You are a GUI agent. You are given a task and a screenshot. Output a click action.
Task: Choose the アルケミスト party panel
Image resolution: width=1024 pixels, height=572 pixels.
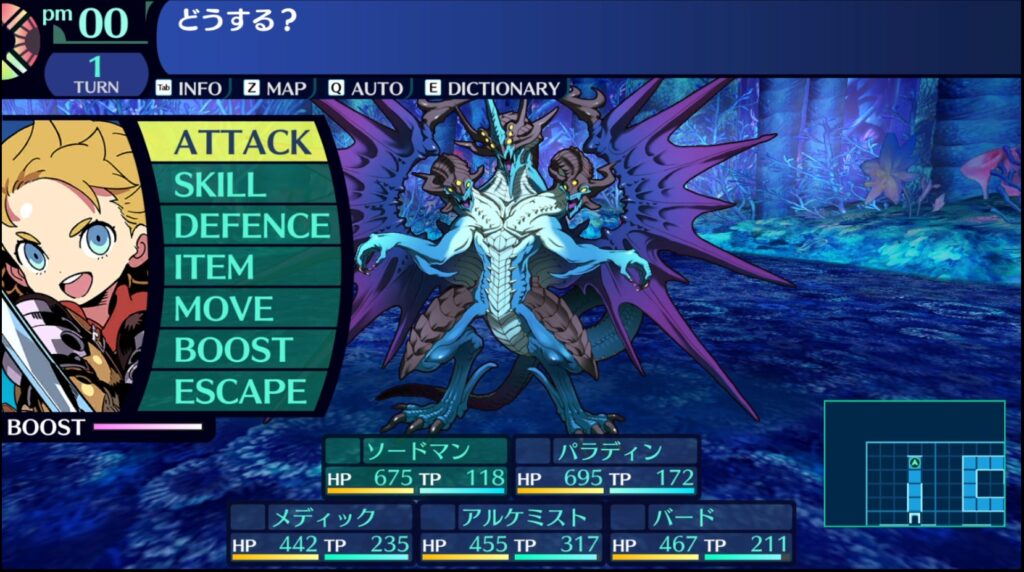pos(511,532)
